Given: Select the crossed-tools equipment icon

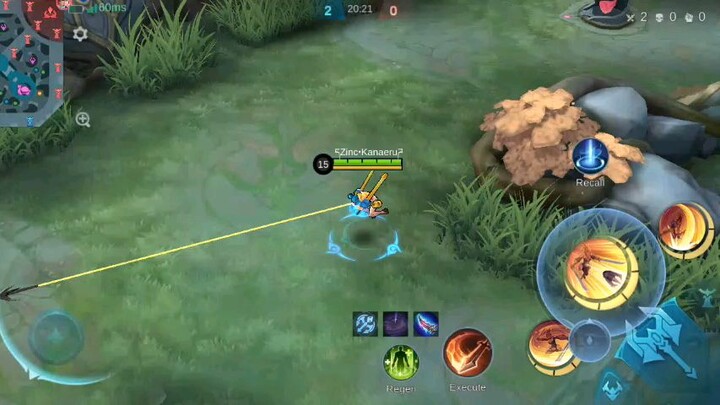Looking at the screenshot, I should [365, 324].
